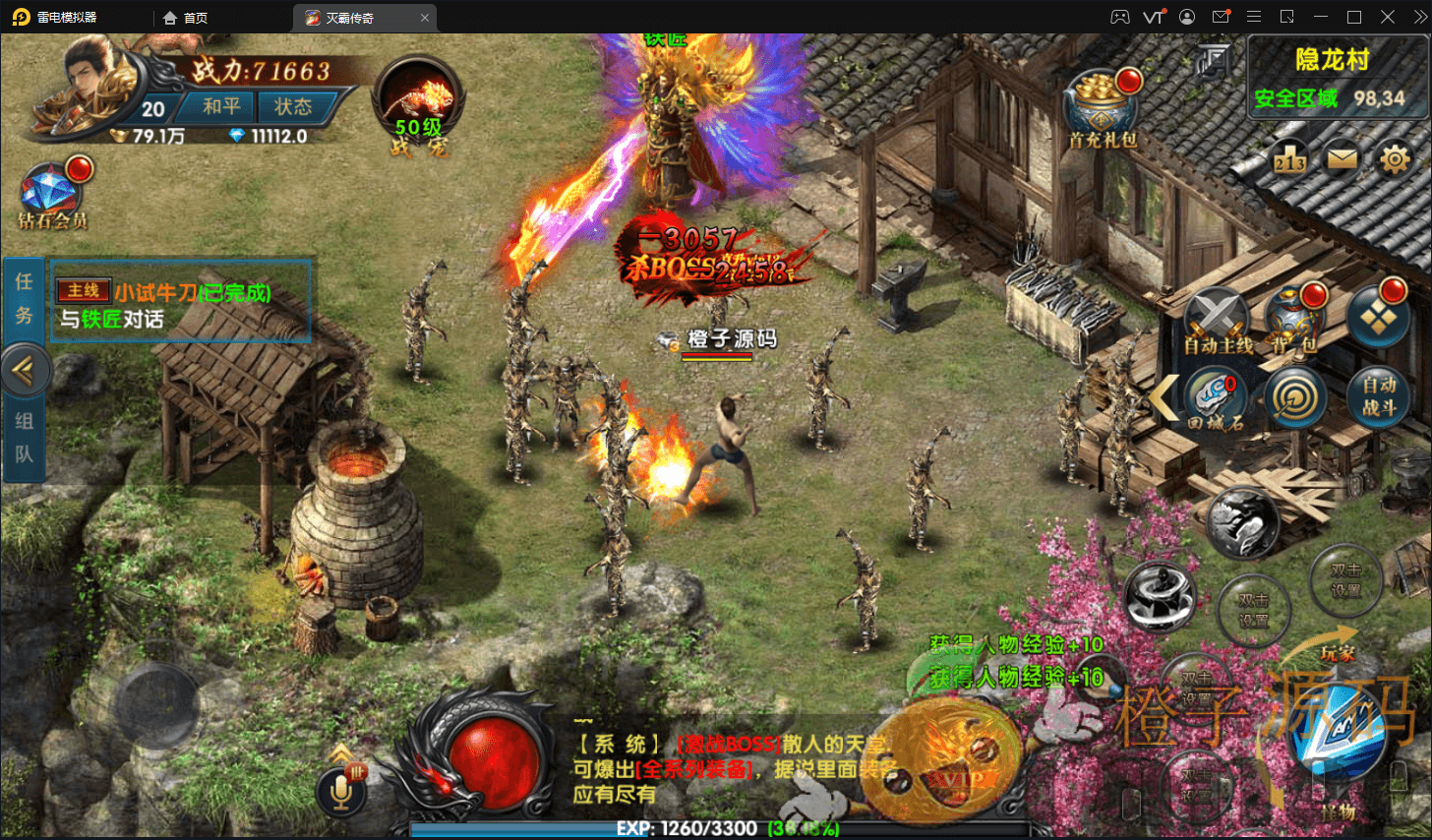The image size is (1432, 840).
Task: Switch to the 任务 quest tab
Action: 24,298
